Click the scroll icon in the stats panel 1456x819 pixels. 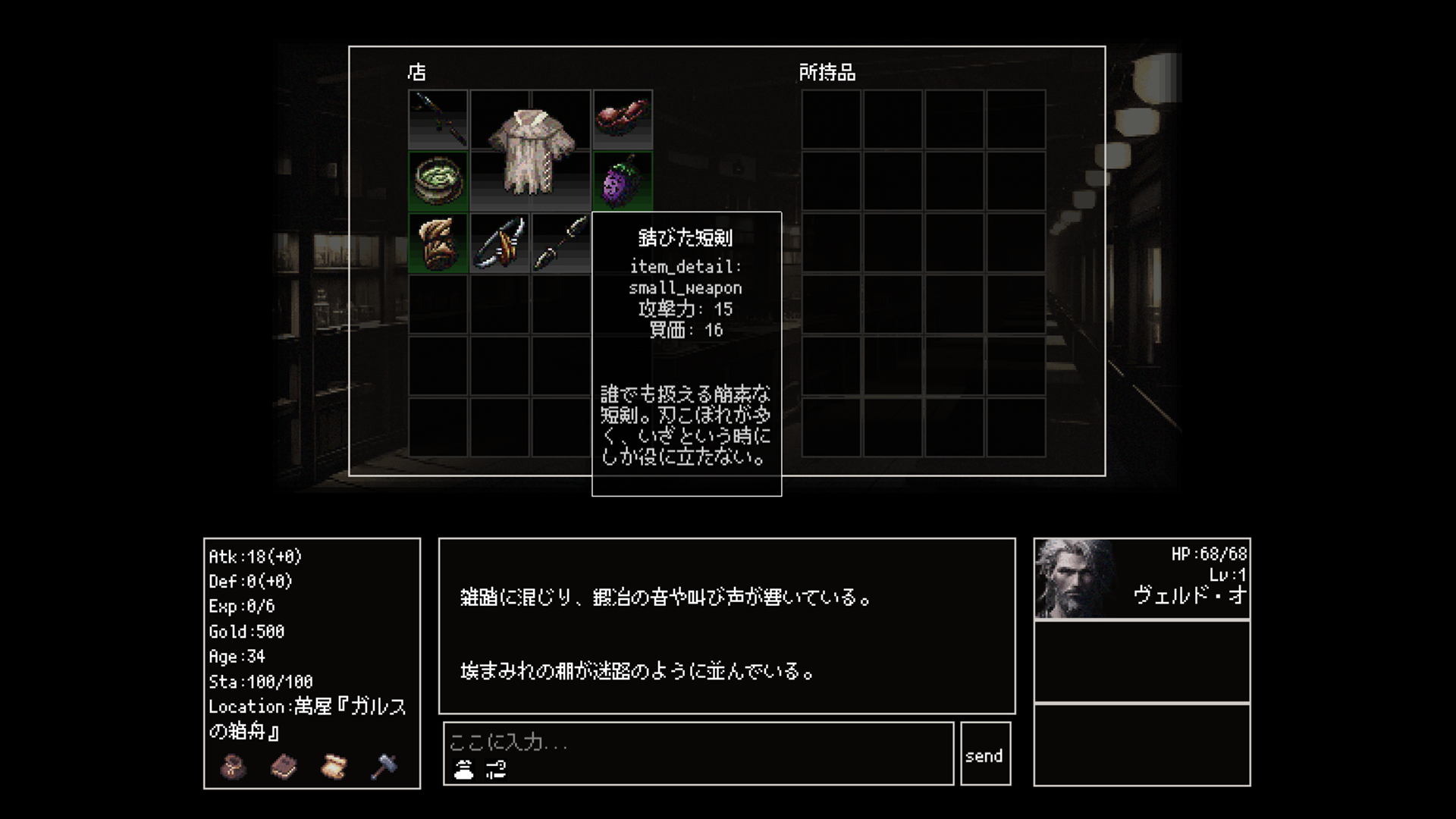tap(334, 767)
